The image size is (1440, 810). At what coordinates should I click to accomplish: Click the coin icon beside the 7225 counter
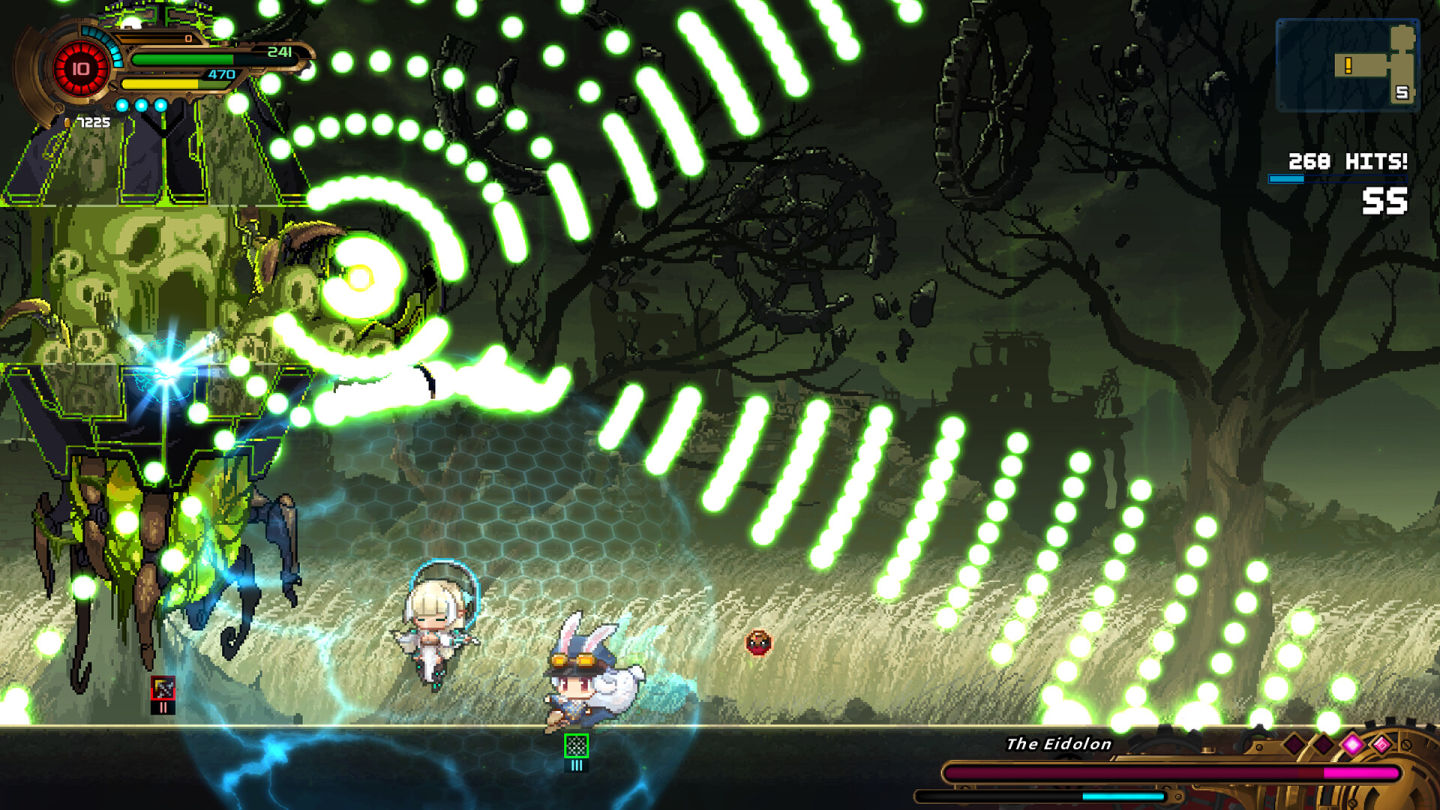(68, 122)
